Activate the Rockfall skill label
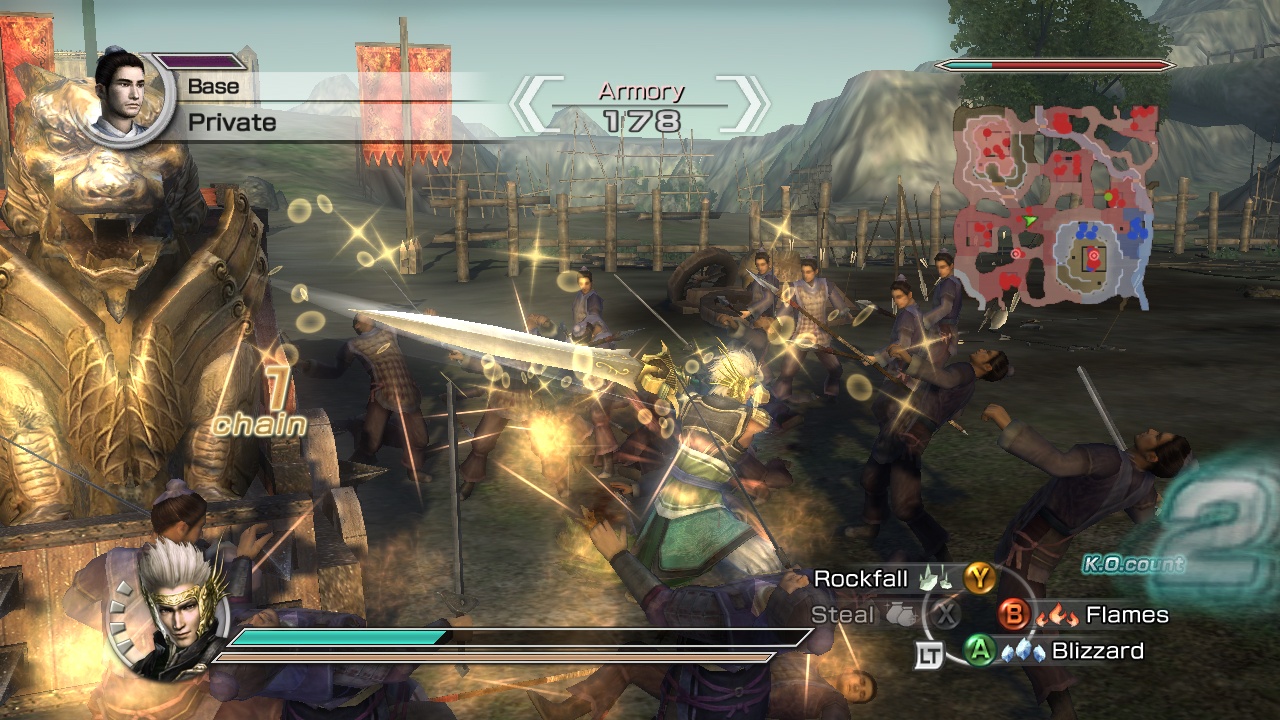Viewport: 1280px width, 720px height. pyautogui.click(x=860, y=578)
